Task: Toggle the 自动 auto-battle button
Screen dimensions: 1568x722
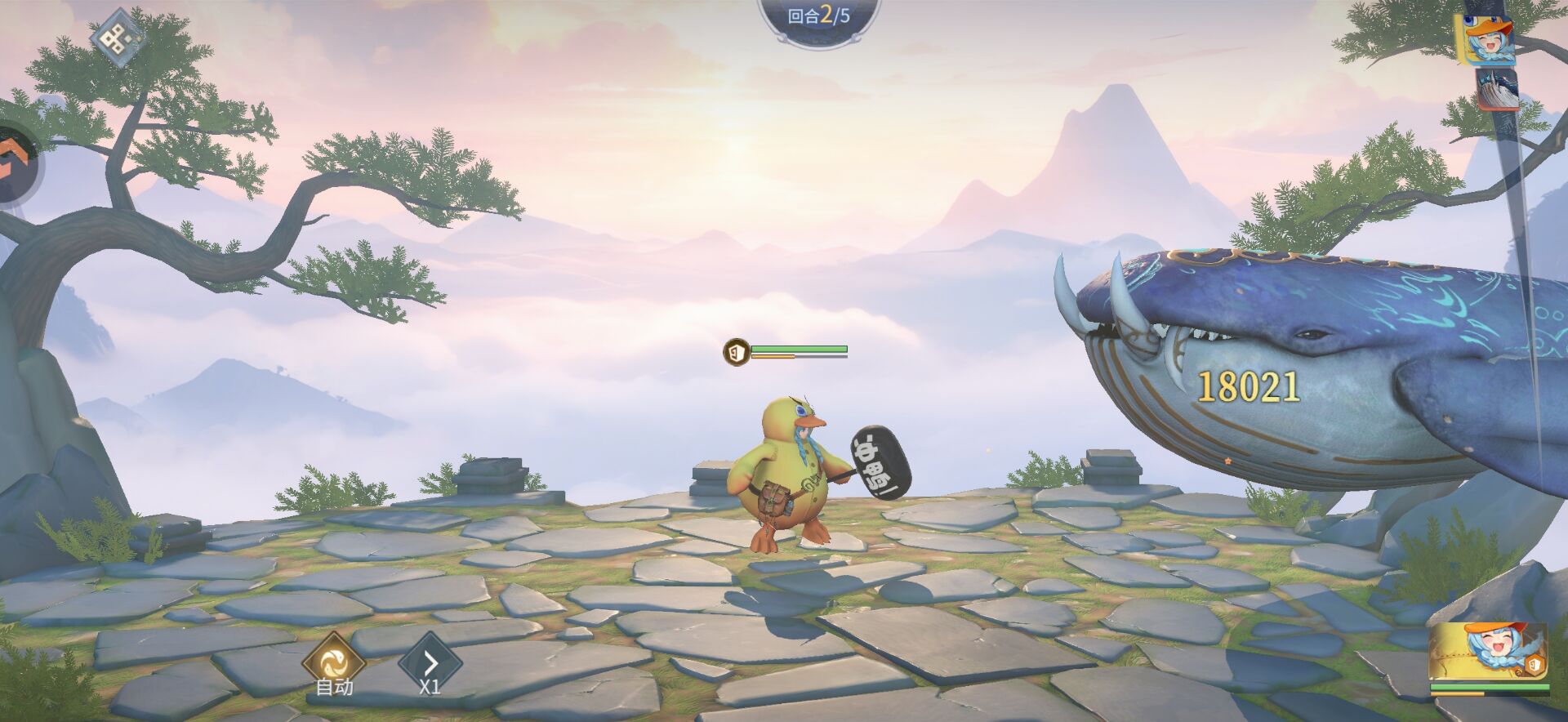Action: tap(333, 662)
